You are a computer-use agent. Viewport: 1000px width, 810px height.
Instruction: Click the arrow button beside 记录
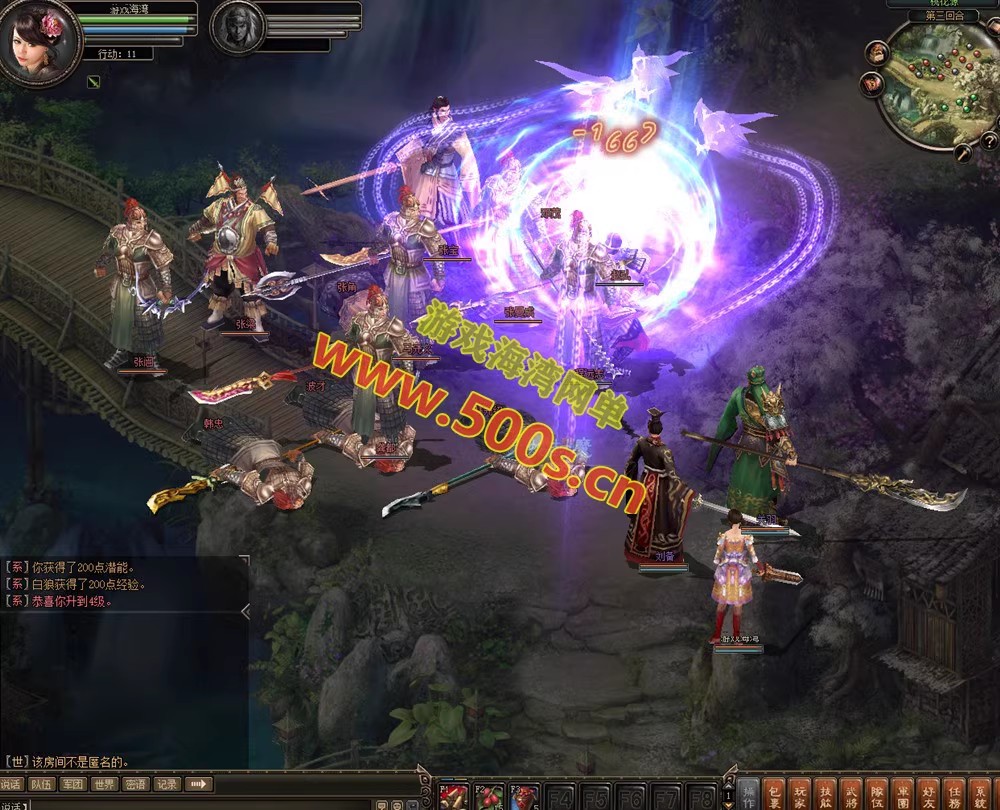pyautogui.click(x=199, y=784)
